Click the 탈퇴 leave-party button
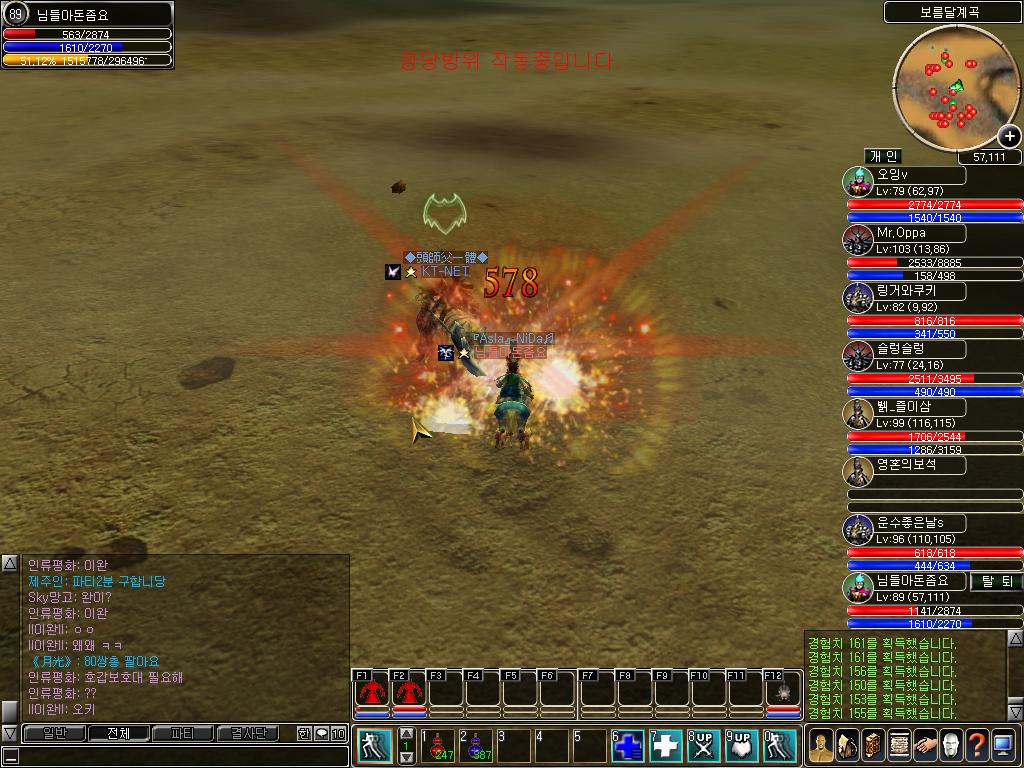Viewport: 1024px width, 768px height. click(996, 582)
